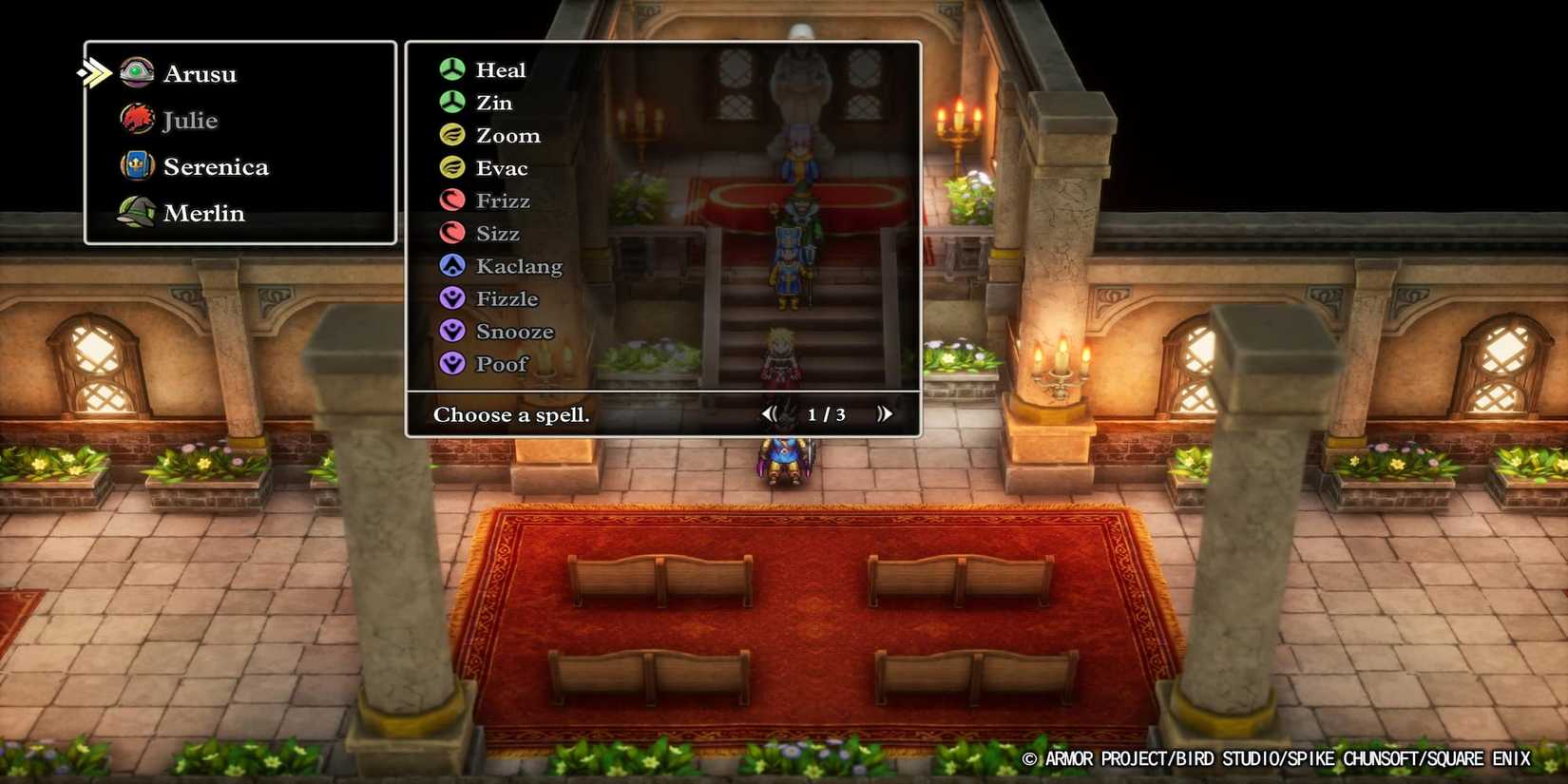
Task: Select the Zin spell
Action: [x=493, y=102]
